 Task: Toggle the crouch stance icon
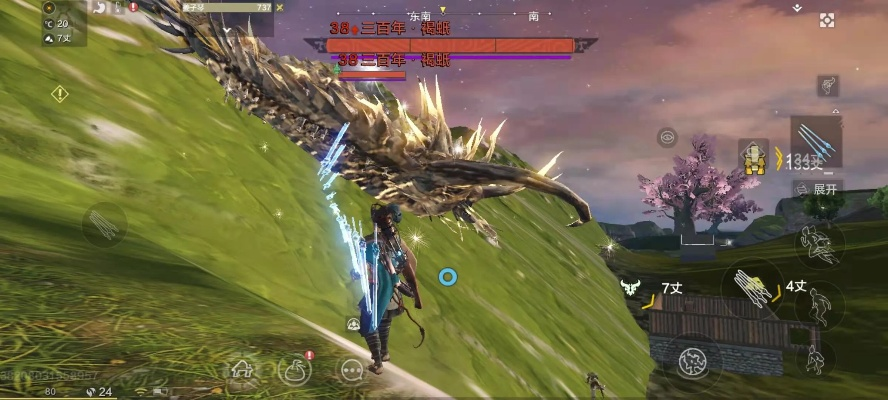(818, 357)
